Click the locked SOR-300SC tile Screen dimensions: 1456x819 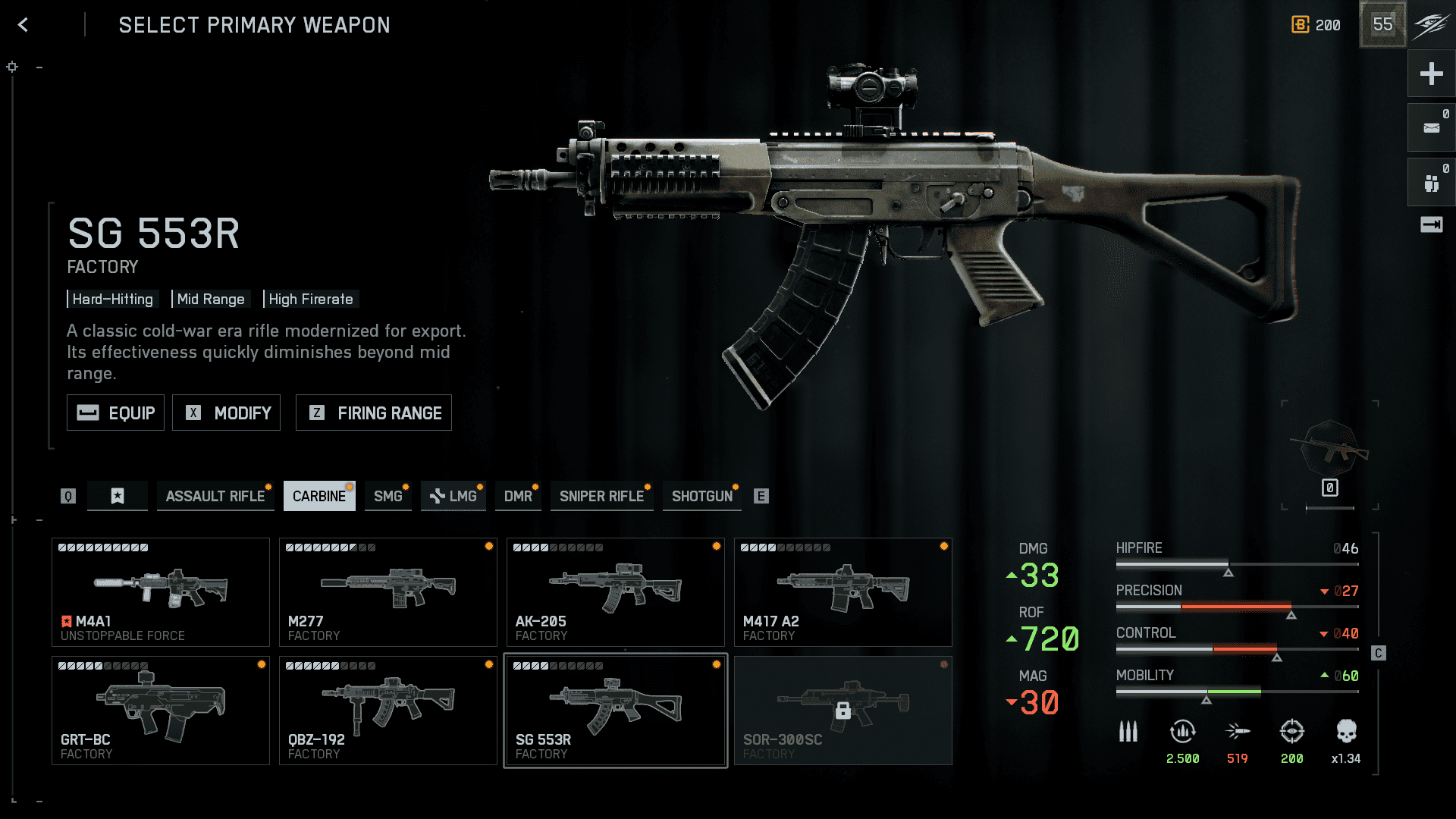[x=843, y=711]
